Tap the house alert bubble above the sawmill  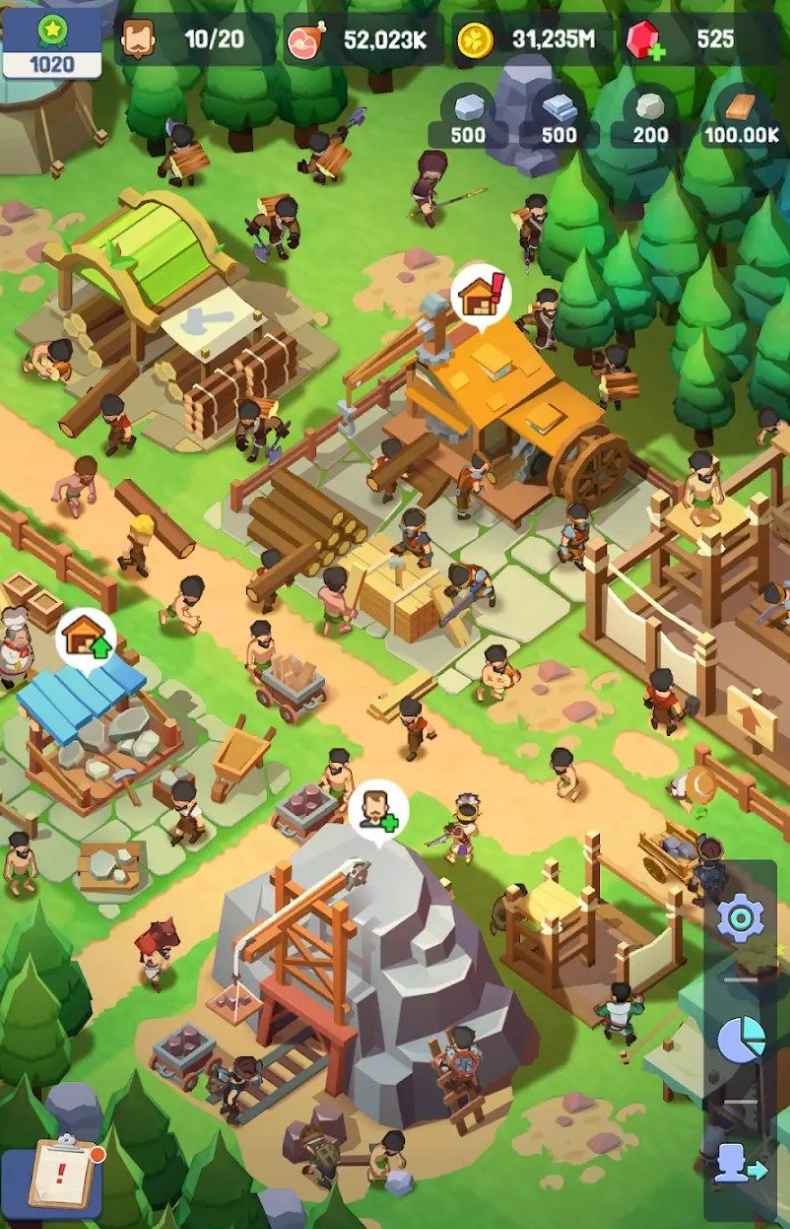click(x=480, y=295)
